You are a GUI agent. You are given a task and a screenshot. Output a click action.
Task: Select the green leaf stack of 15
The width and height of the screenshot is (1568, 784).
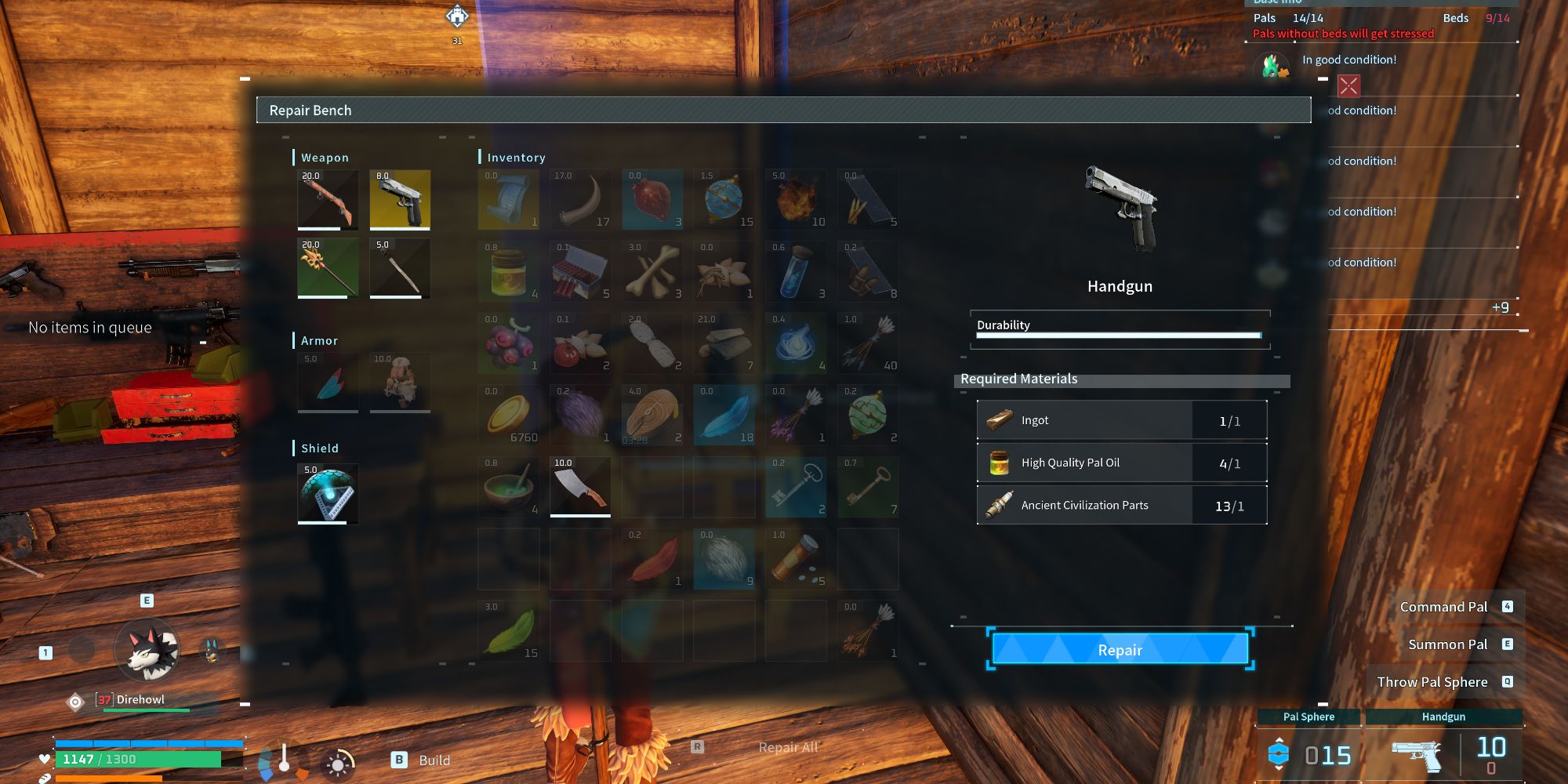509,630
